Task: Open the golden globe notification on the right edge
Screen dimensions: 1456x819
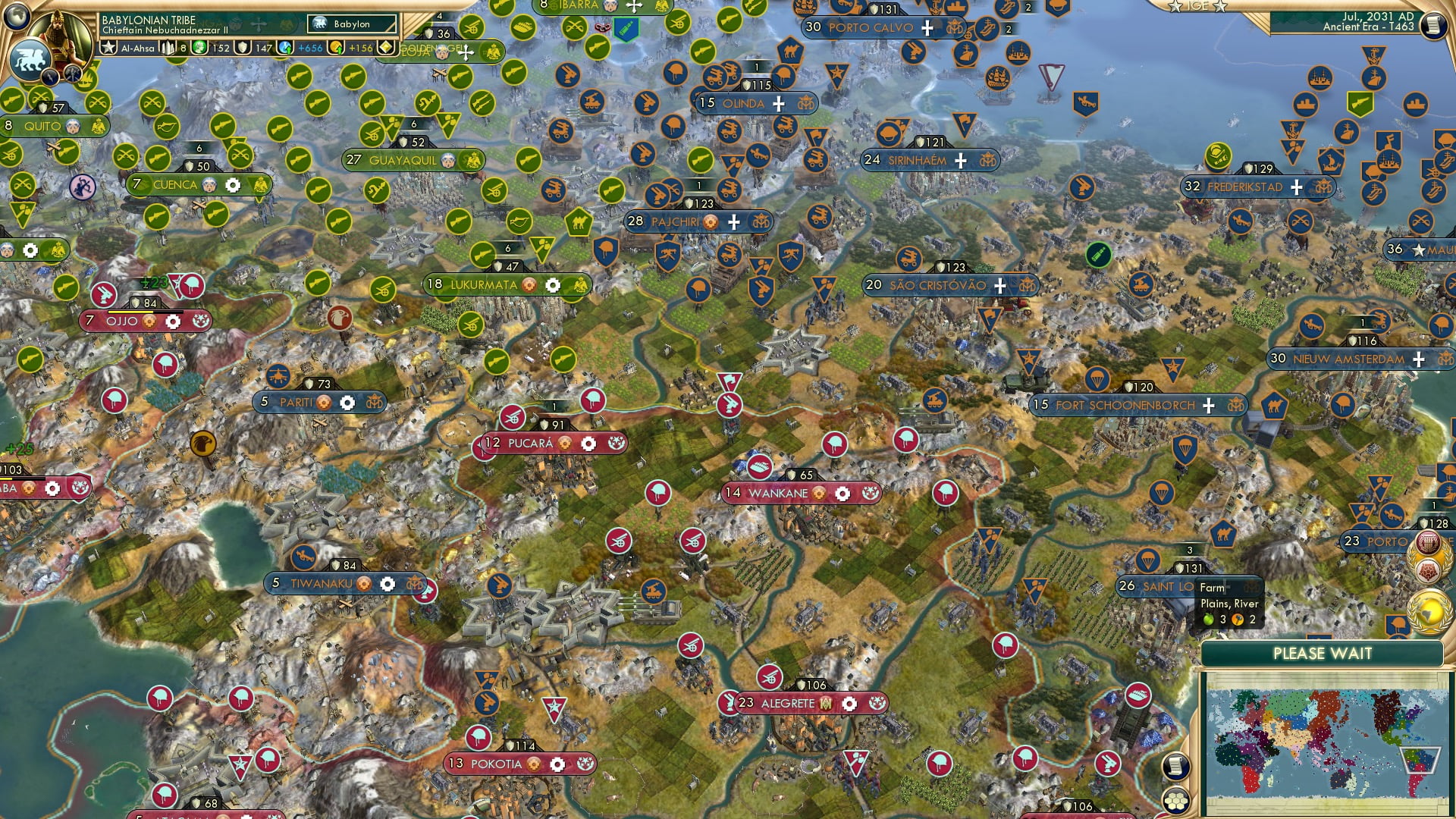Action: tap(1429, 611)
